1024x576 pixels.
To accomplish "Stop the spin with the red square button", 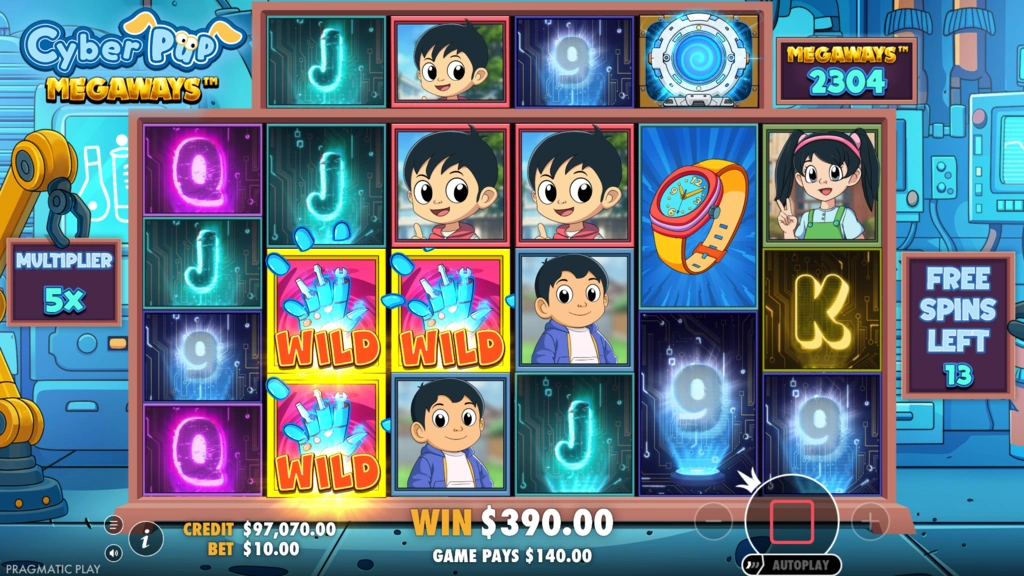I will tap(792, 522).
